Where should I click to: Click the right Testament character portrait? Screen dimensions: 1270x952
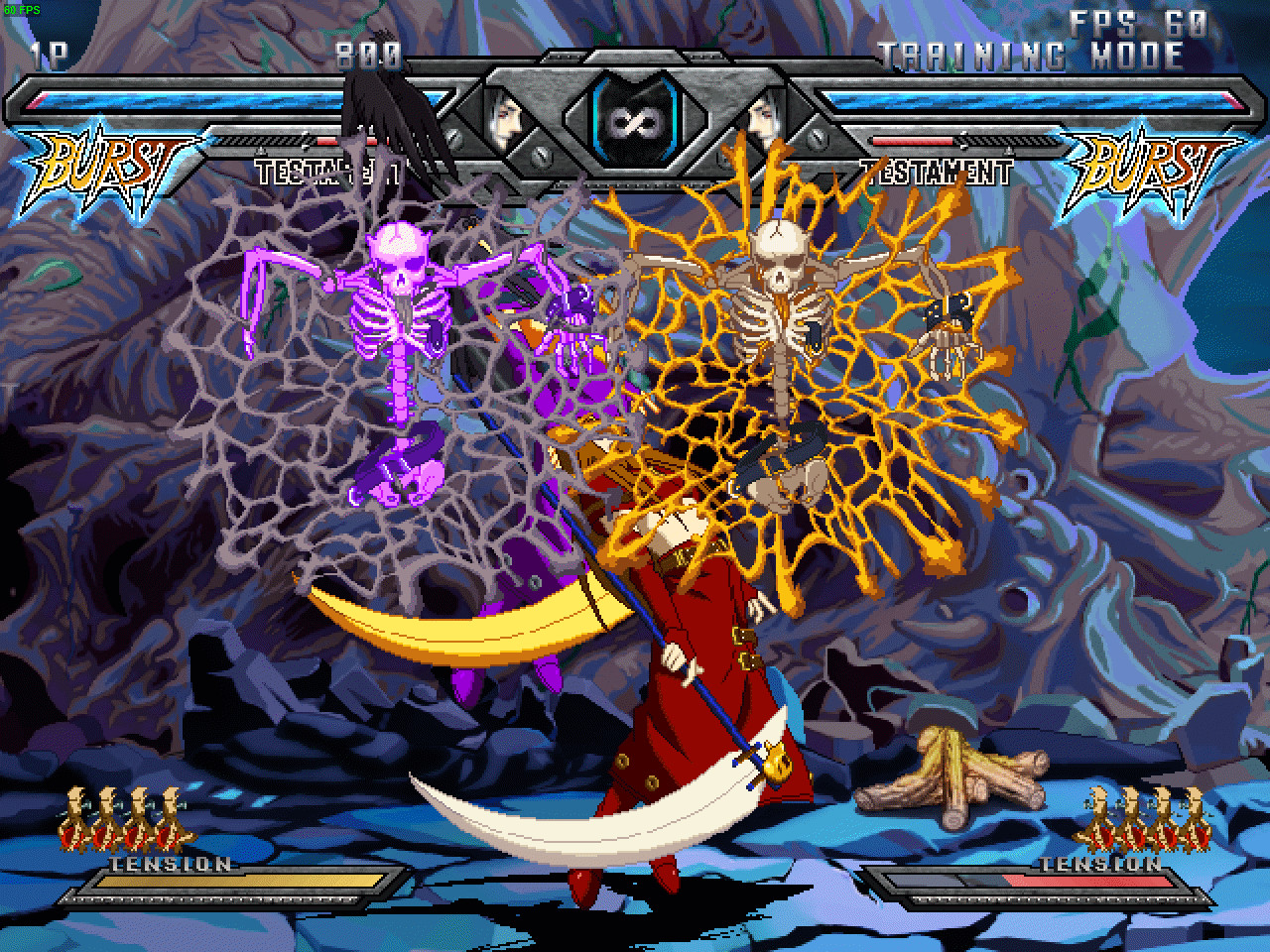pyautogui.click(x=762, y=119)
